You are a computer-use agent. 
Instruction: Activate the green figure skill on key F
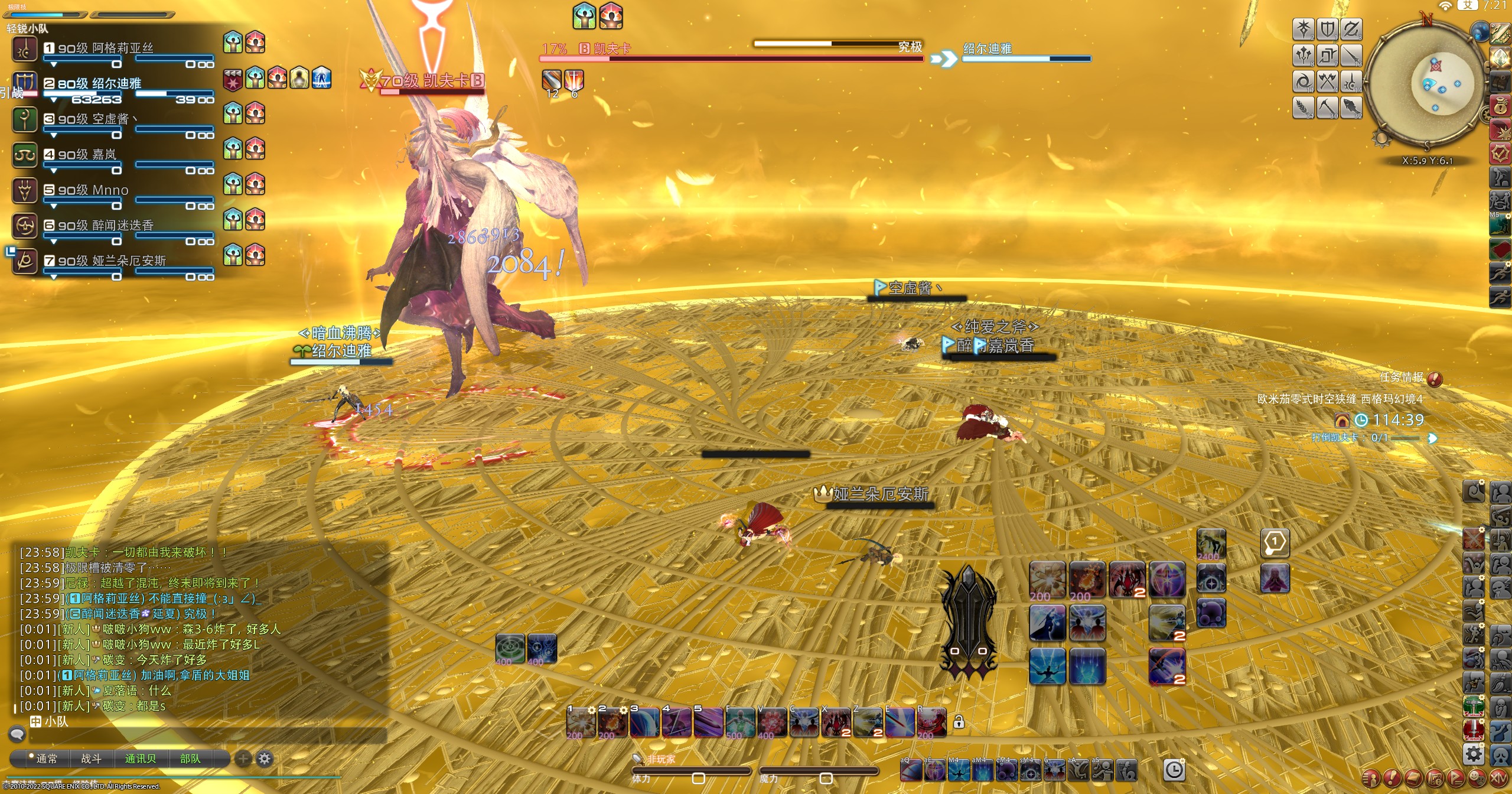pyautogui.click(x=739, y=723)
